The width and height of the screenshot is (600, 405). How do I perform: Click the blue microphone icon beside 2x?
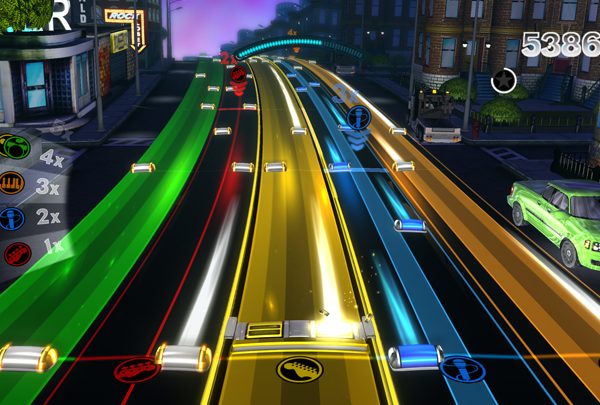tap(11, 218)
